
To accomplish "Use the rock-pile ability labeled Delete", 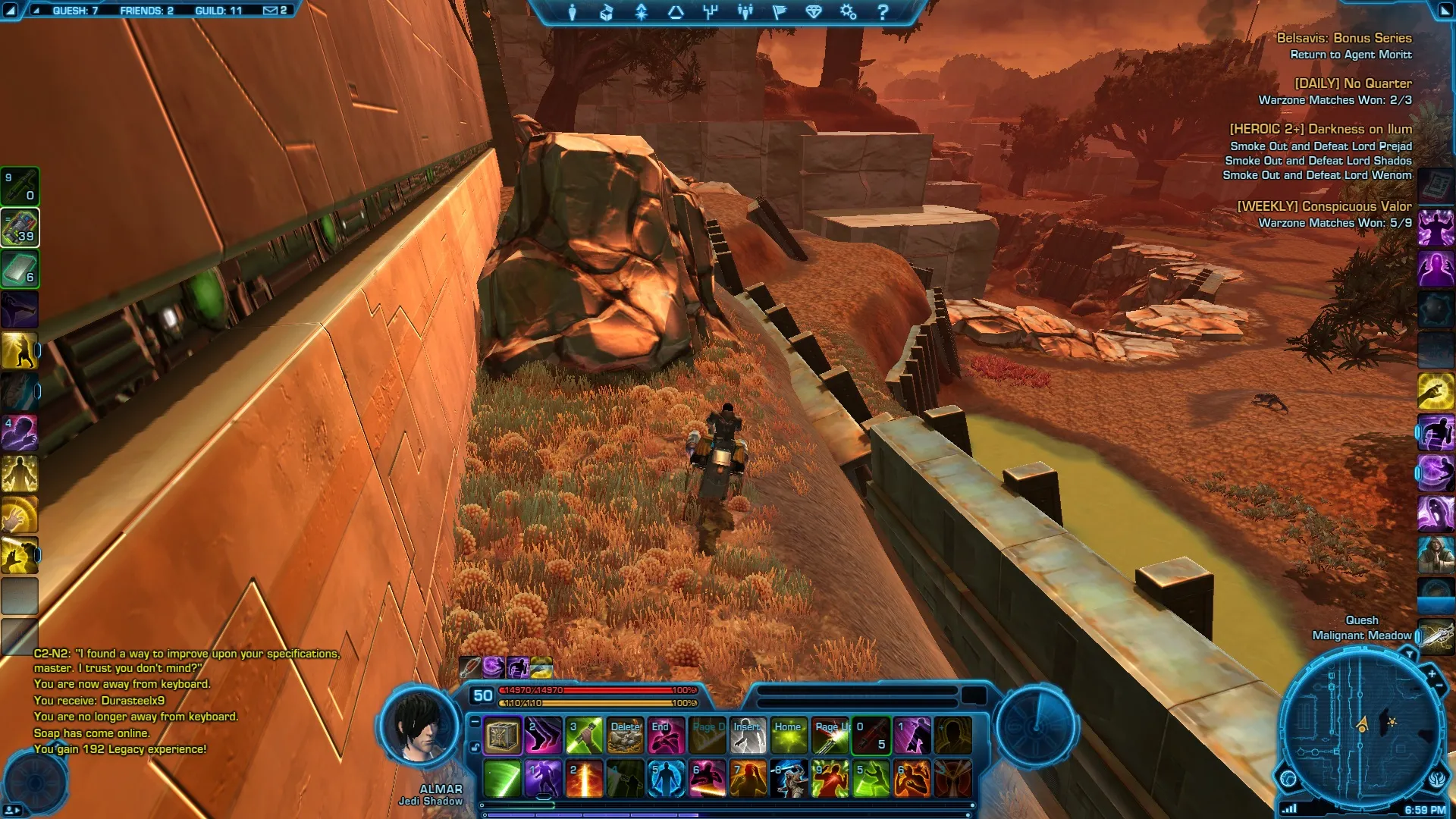I will 626,736.
